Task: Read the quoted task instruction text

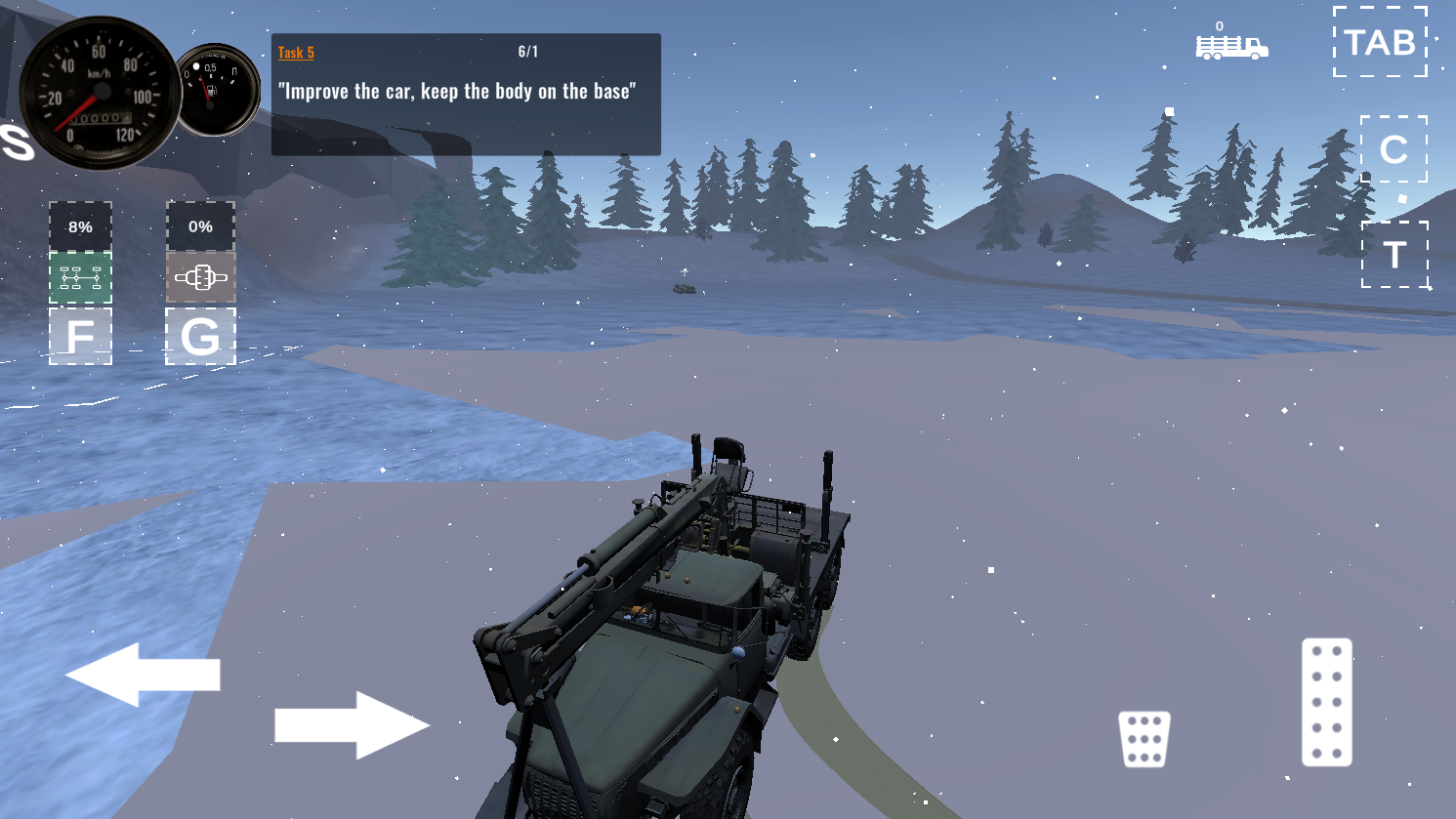Action: tap(459, 91)
